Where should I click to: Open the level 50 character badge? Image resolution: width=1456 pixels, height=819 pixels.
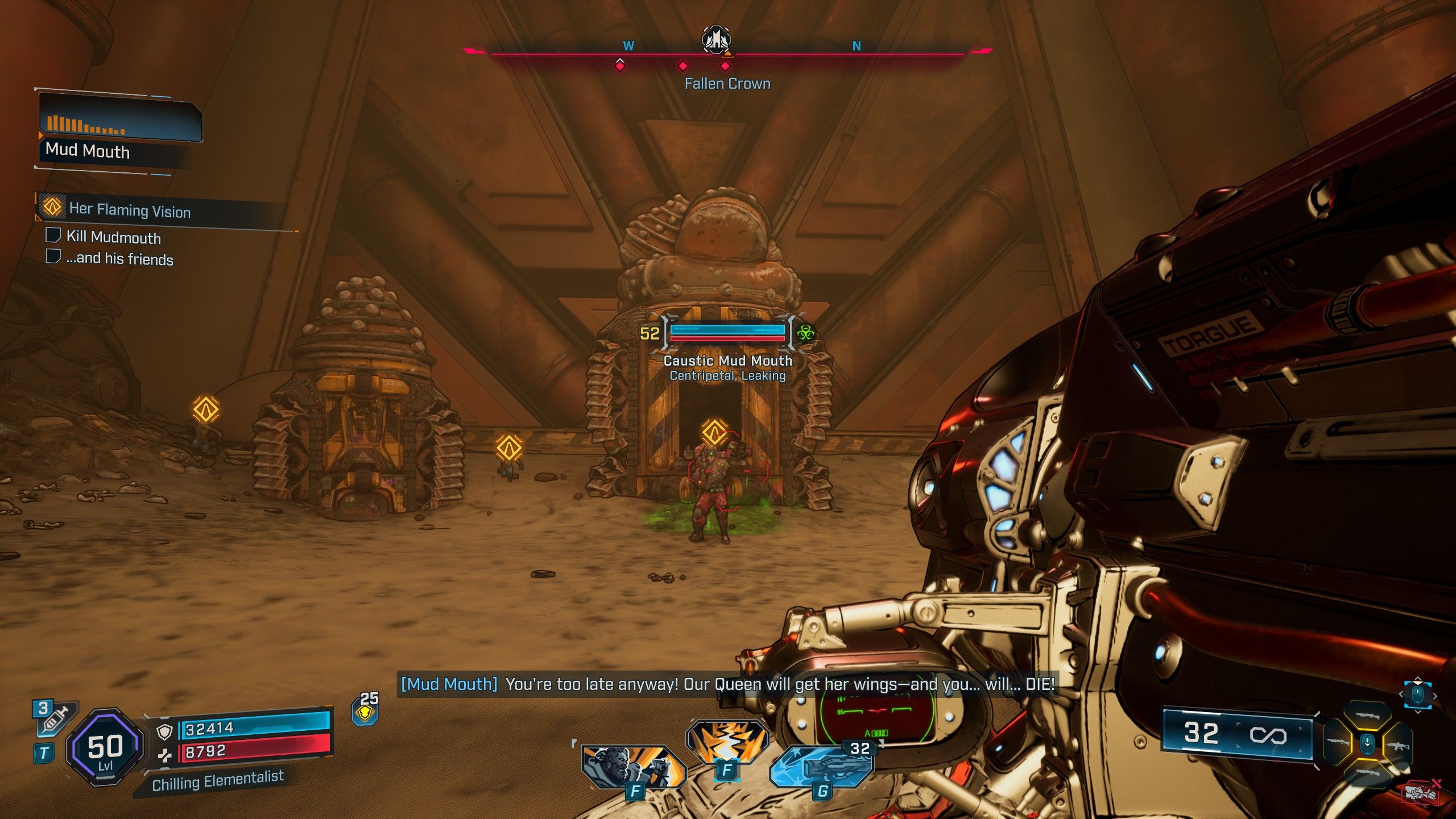click(x=105, y=747)
